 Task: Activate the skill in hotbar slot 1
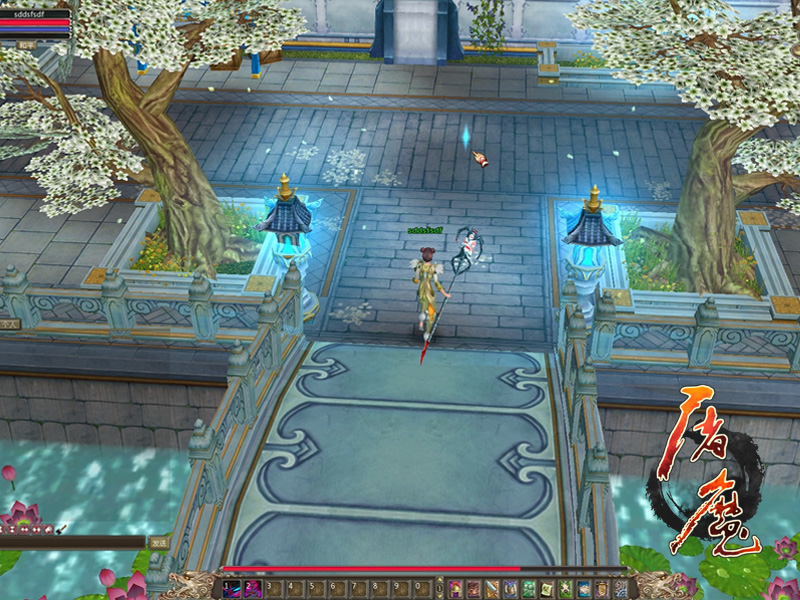point(231,588)
